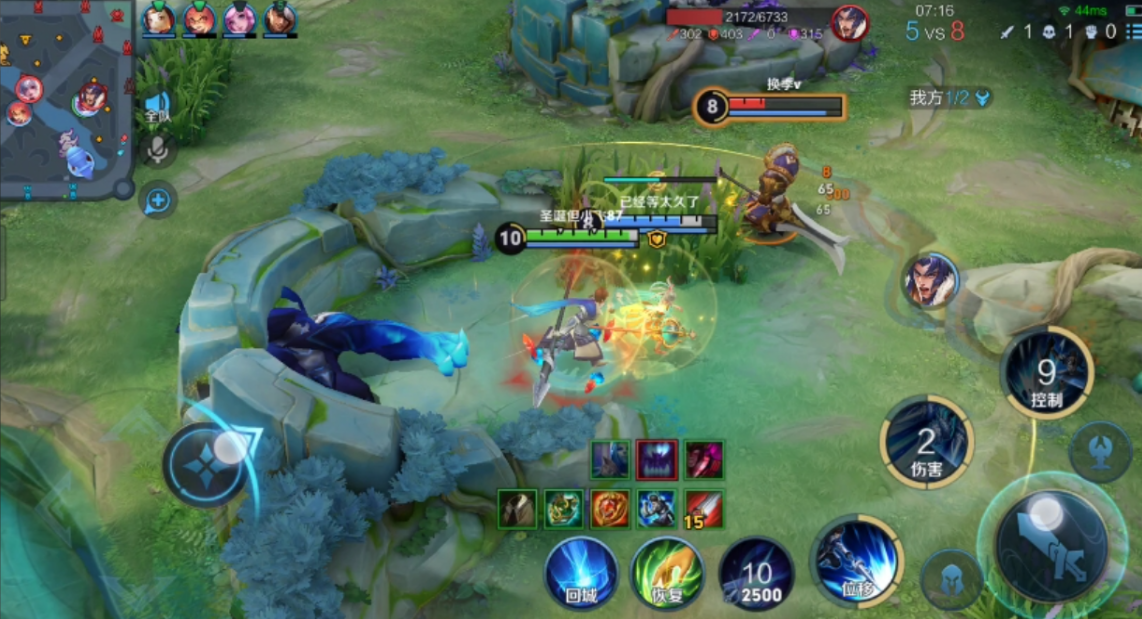Trigger the 伤害 damage skill
This screenshot has height=619, width=1142.
tap(927, 442)
